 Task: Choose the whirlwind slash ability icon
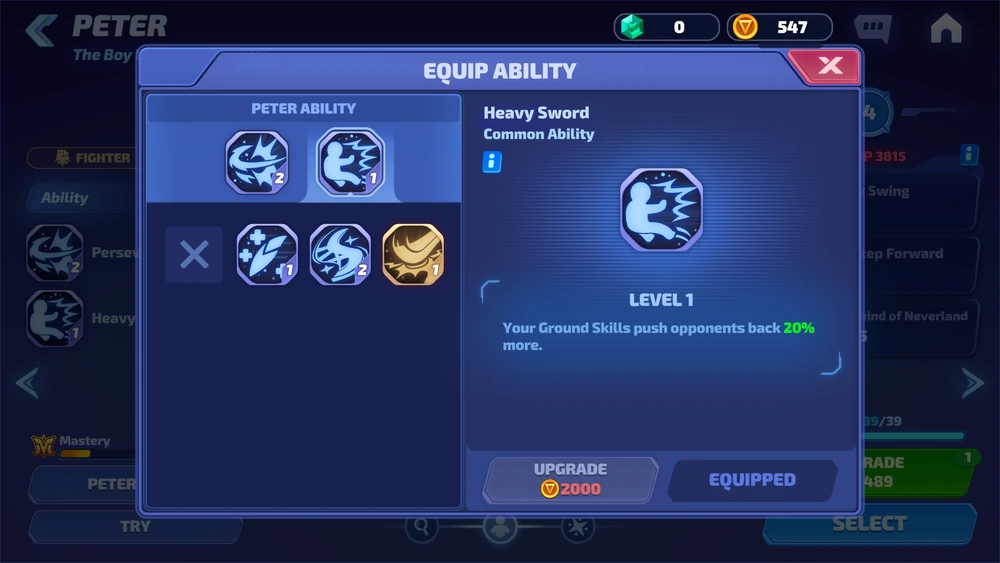pos(340,254)
